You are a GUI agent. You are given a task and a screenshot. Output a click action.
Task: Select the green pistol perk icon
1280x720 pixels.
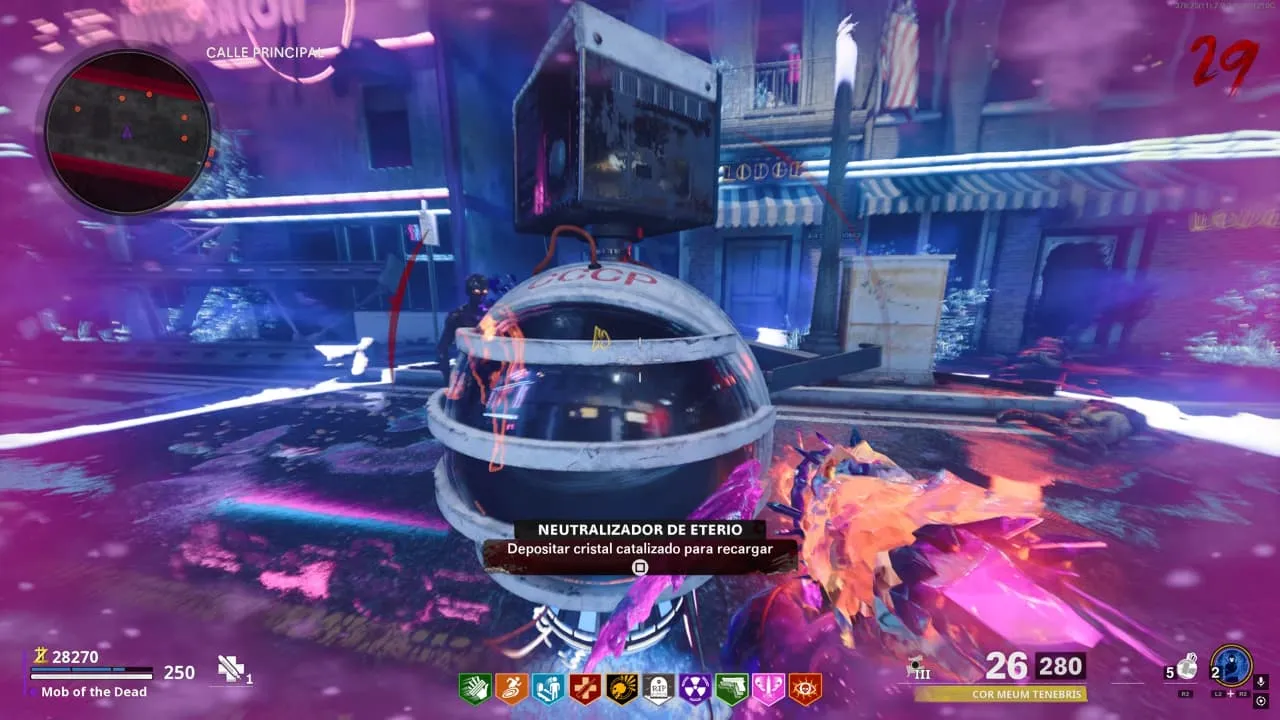[731, 688]
